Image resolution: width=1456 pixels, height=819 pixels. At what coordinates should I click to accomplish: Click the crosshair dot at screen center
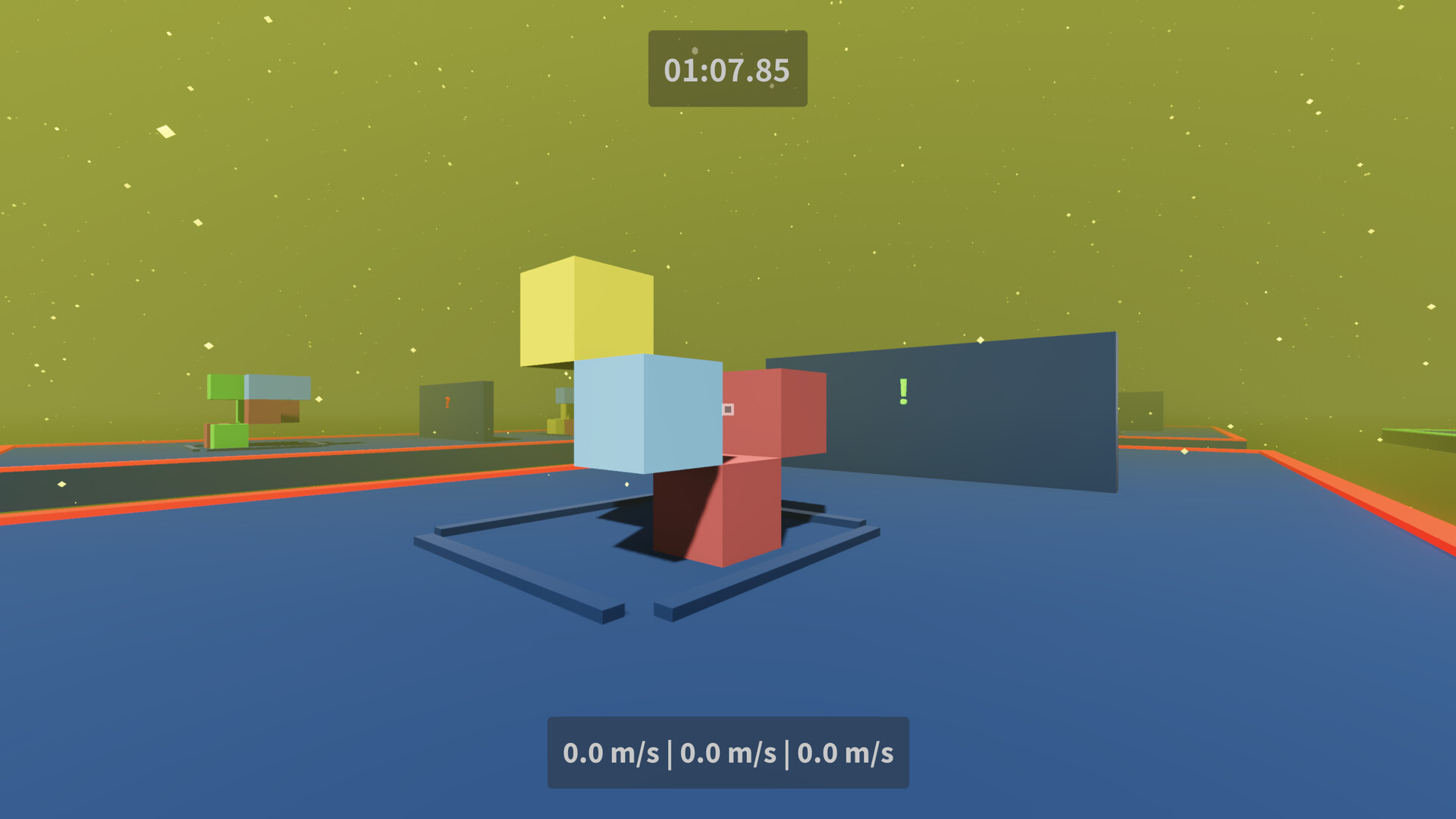(728, 409)
